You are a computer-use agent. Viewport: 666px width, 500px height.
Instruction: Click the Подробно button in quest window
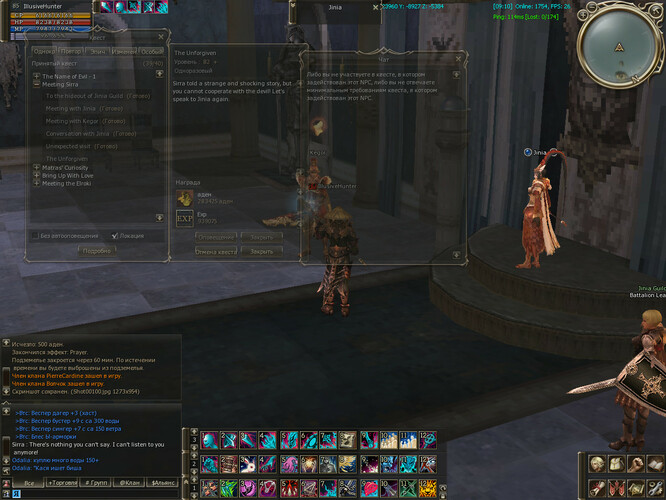point(96,251)
